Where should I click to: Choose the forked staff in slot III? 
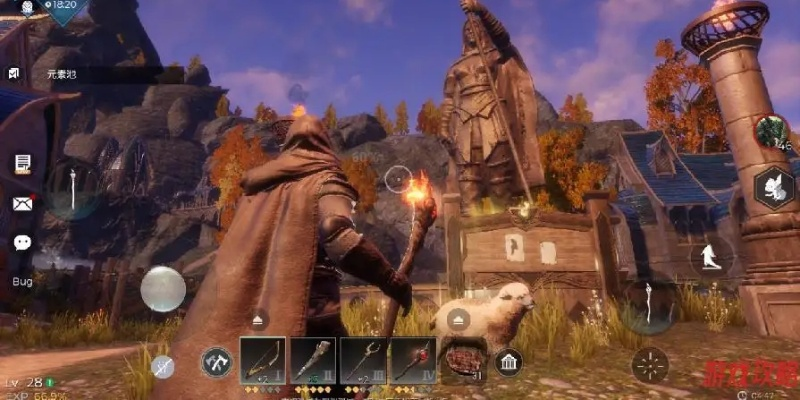click(362, 359)
